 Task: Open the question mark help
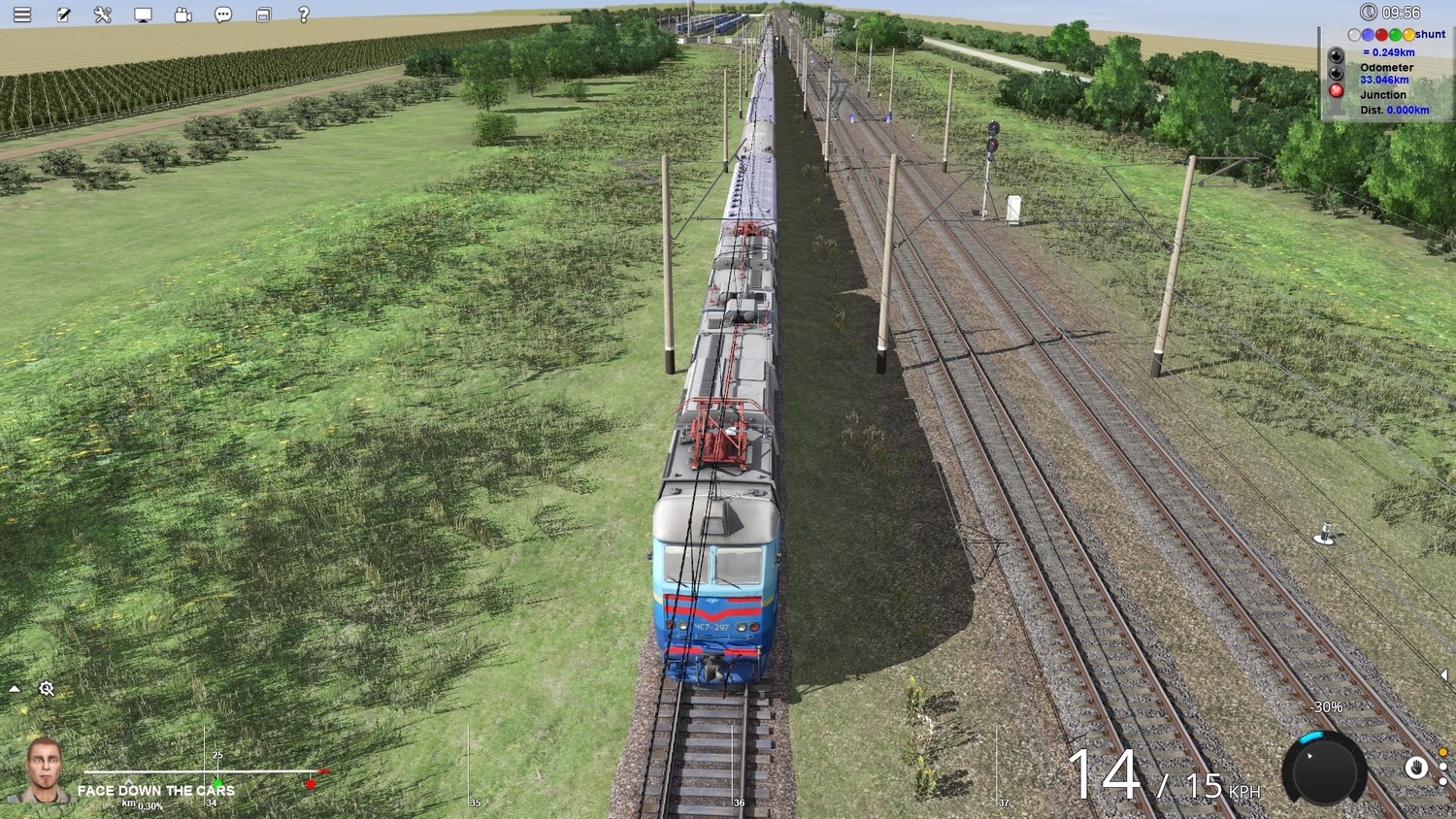coord(304,15)
